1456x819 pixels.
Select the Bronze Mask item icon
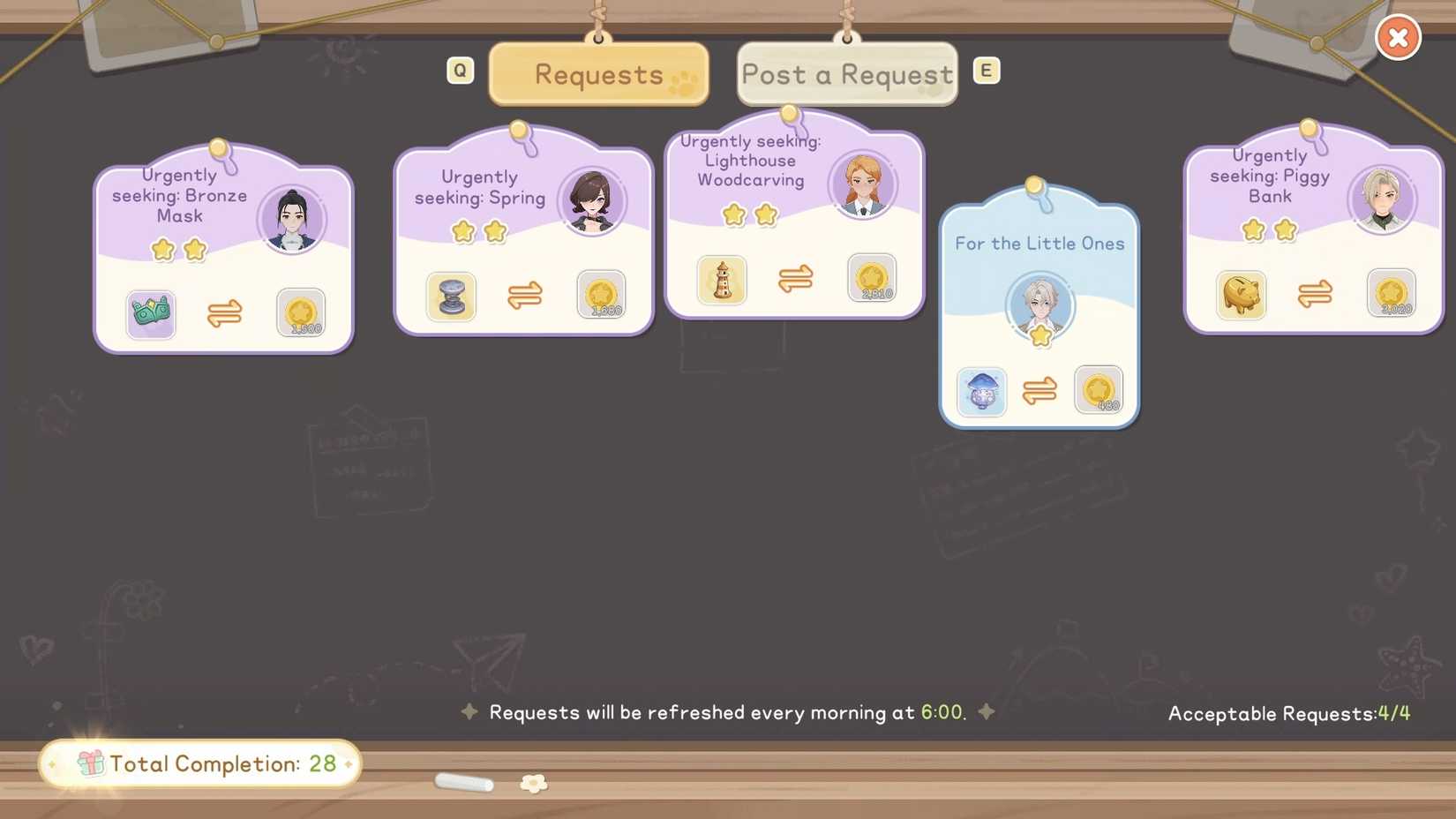[x=151, y=314]
